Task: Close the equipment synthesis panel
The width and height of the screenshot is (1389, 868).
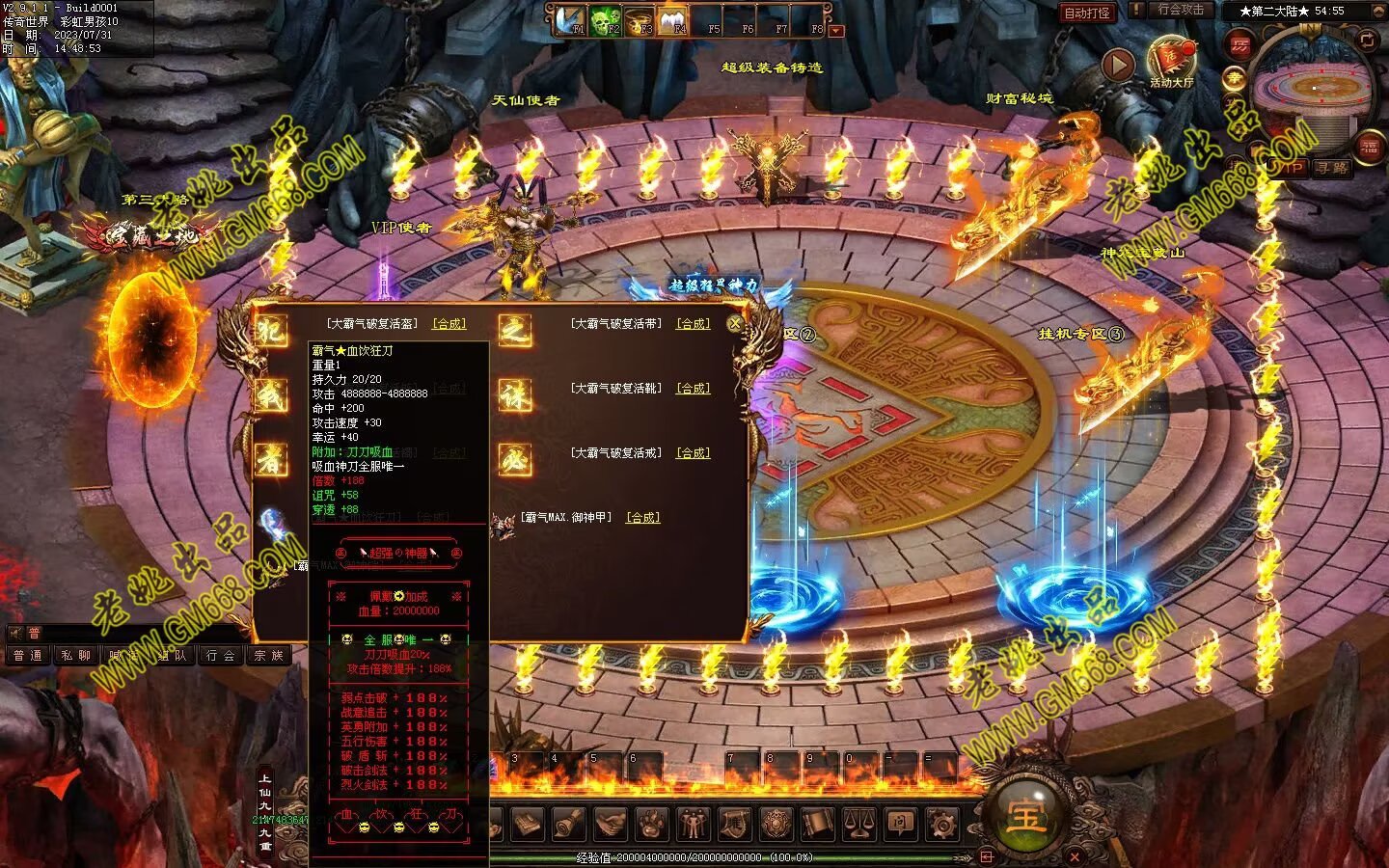Action: [735, 324]
